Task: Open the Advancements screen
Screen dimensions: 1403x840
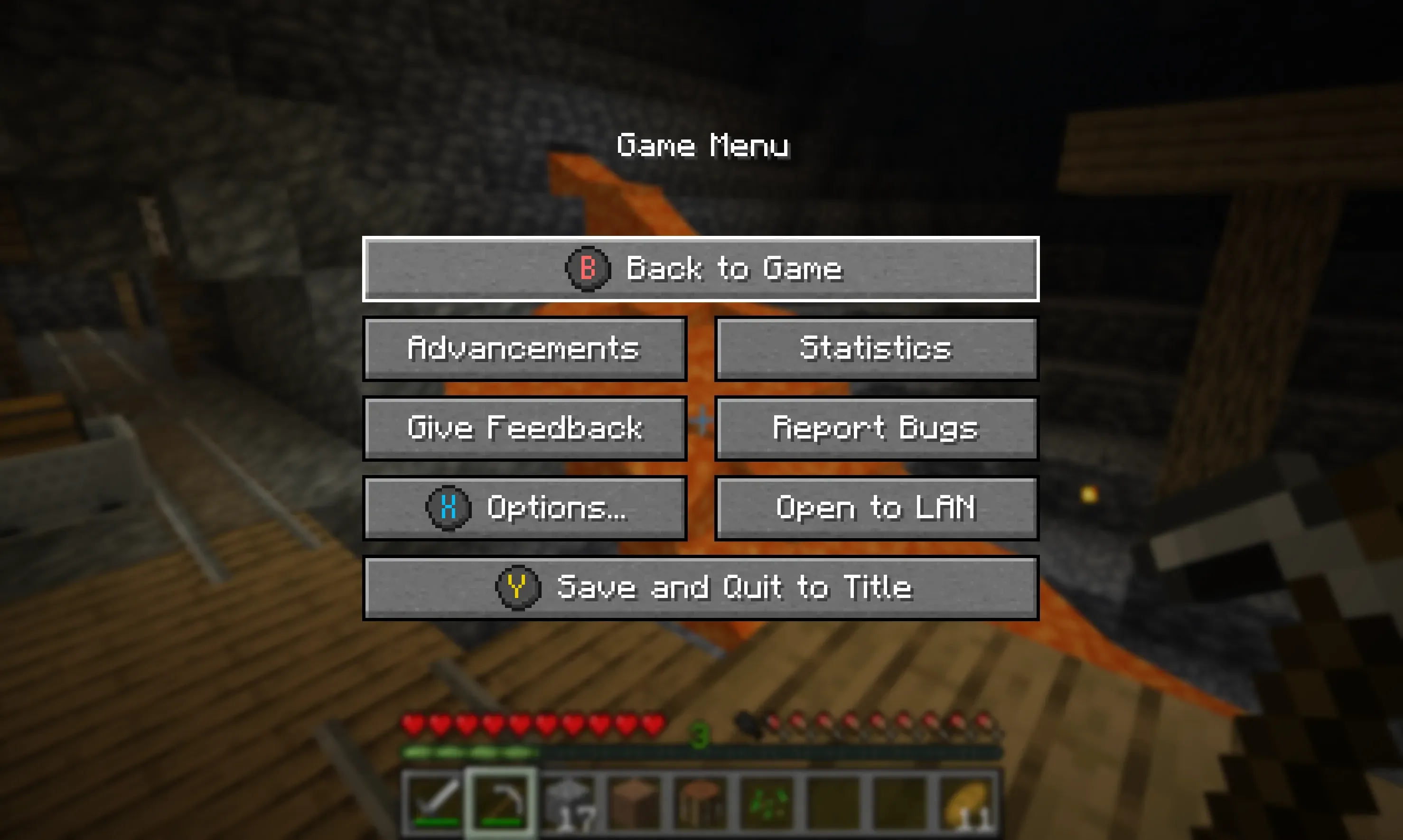Action: click(x=524, y=349)
